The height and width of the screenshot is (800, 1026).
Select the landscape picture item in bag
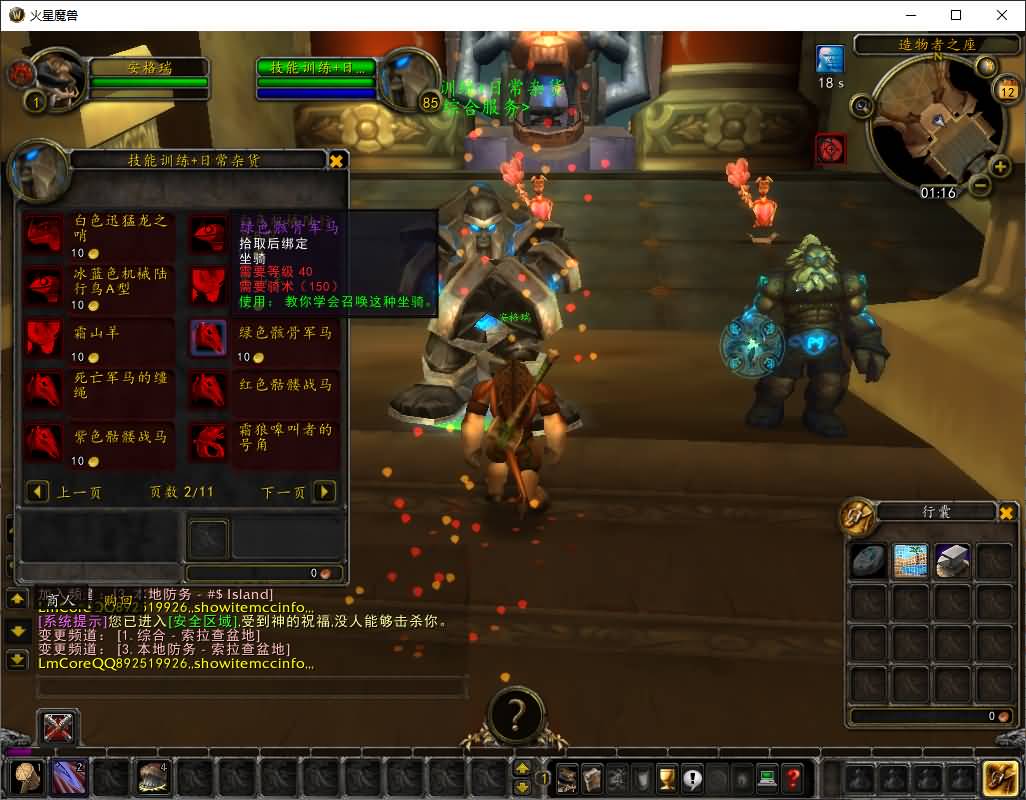[911, 561]
